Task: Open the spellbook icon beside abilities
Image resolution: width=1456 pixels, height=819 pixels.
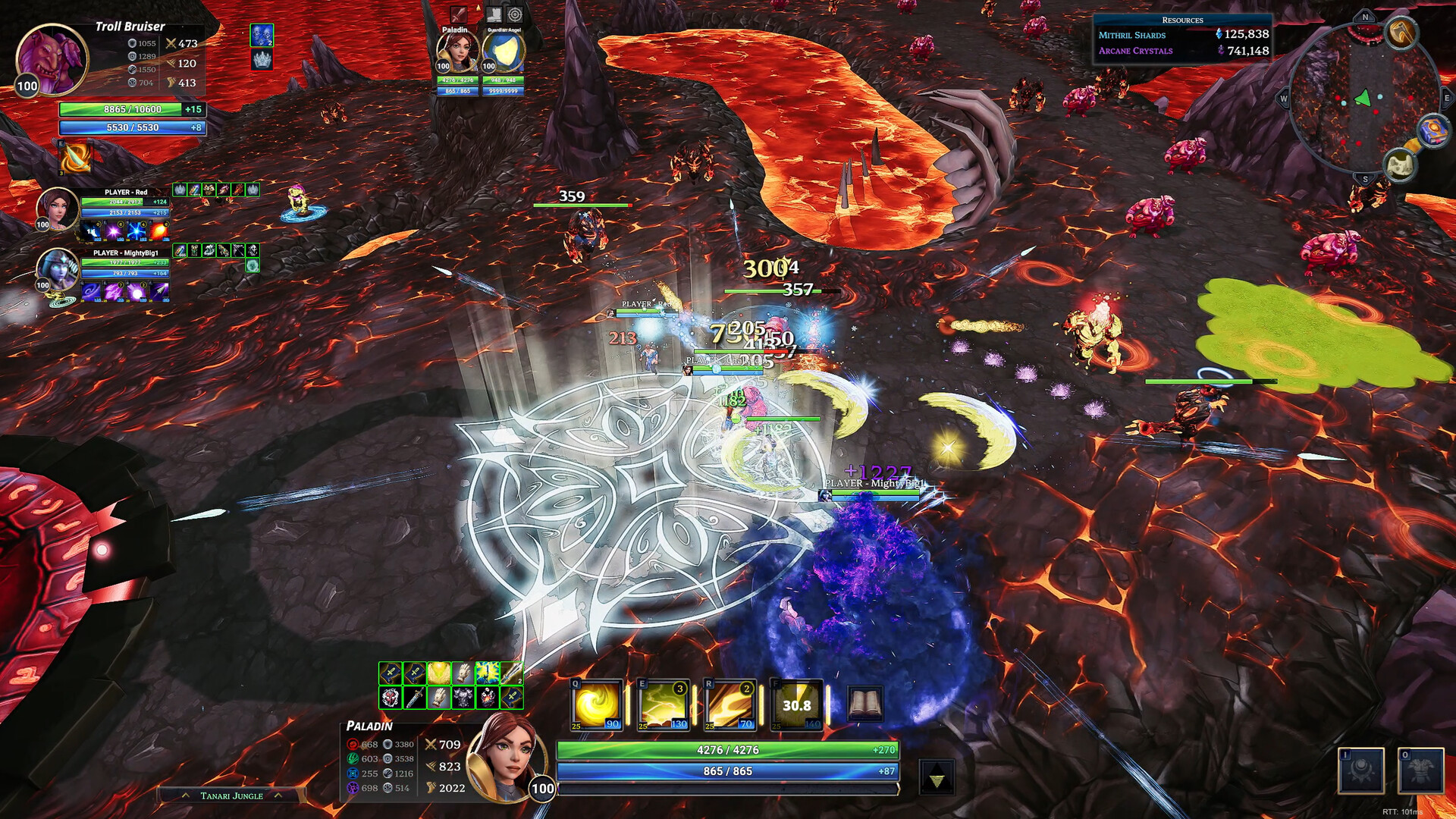Action: point(864,704)
